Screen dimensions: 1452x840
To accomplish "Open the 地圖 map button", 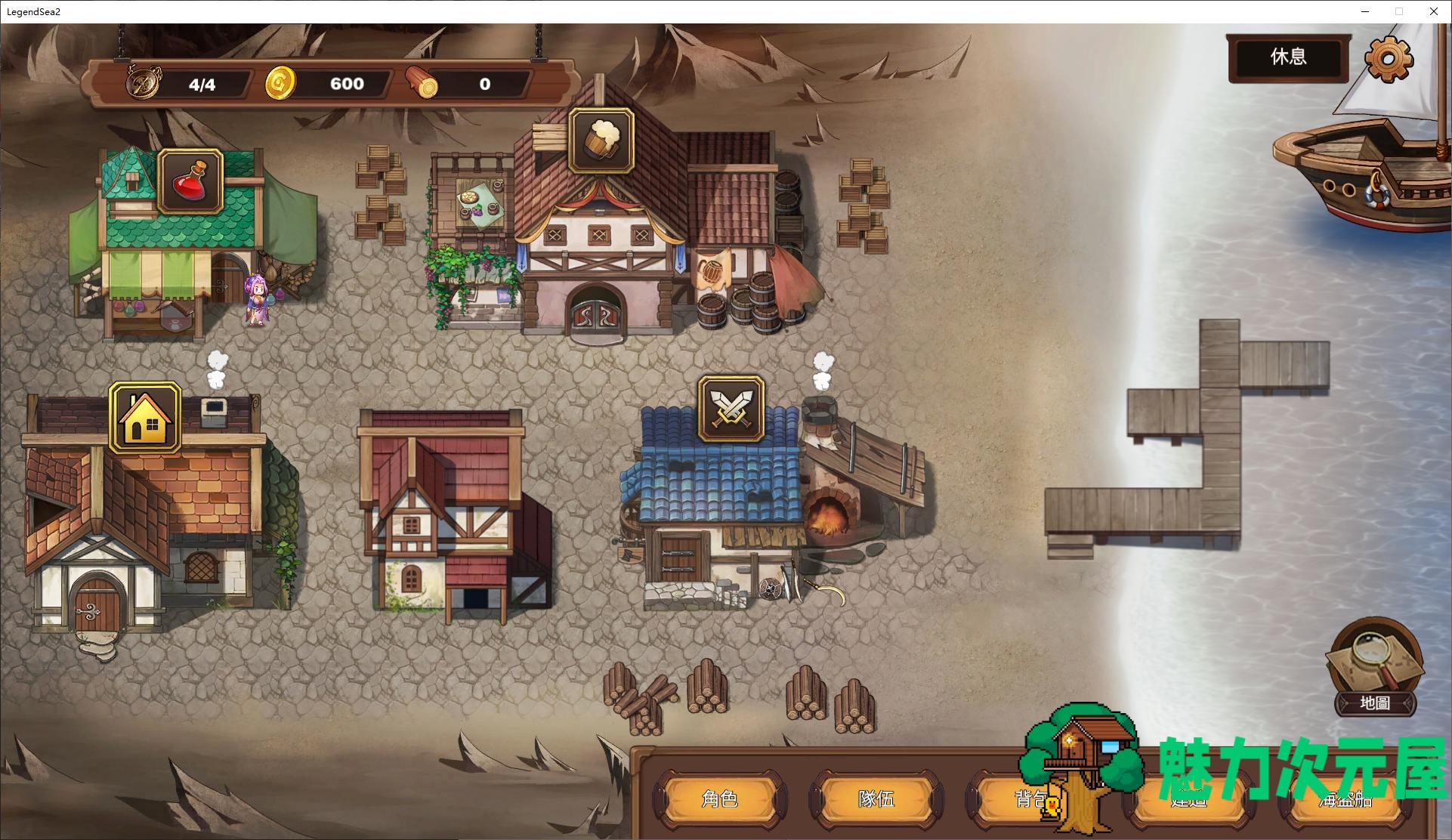I will pyautogui.click(x=1374, y=669).
